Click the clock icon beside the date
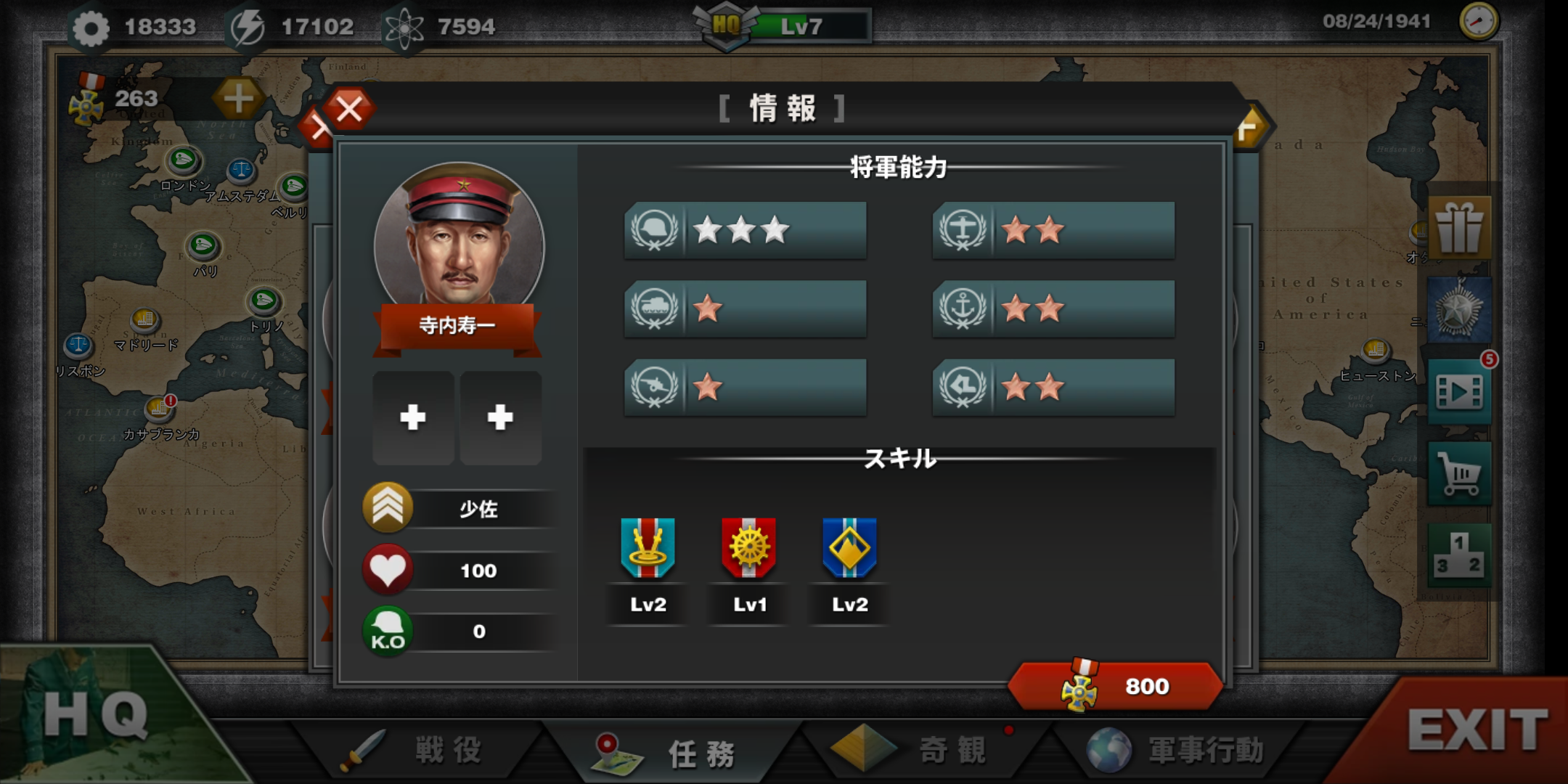 (x=1478, y=22)
